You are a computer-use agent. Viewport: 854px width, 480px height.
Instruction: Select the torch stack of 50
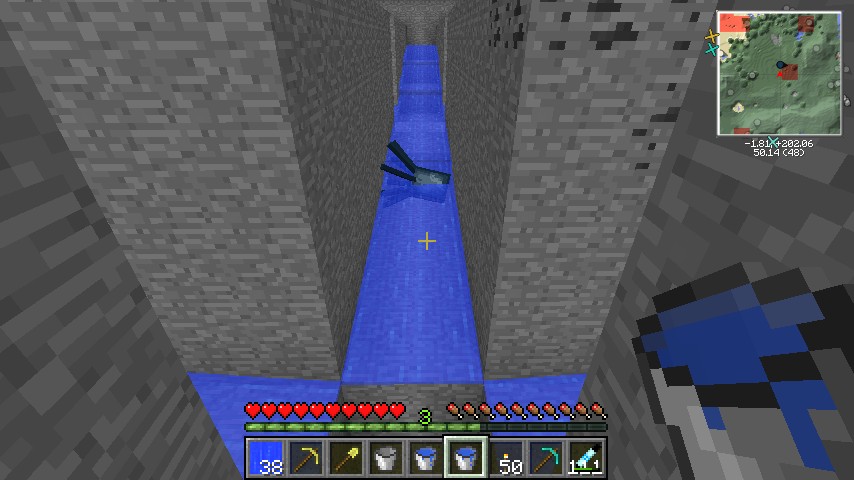pos(507,458)
